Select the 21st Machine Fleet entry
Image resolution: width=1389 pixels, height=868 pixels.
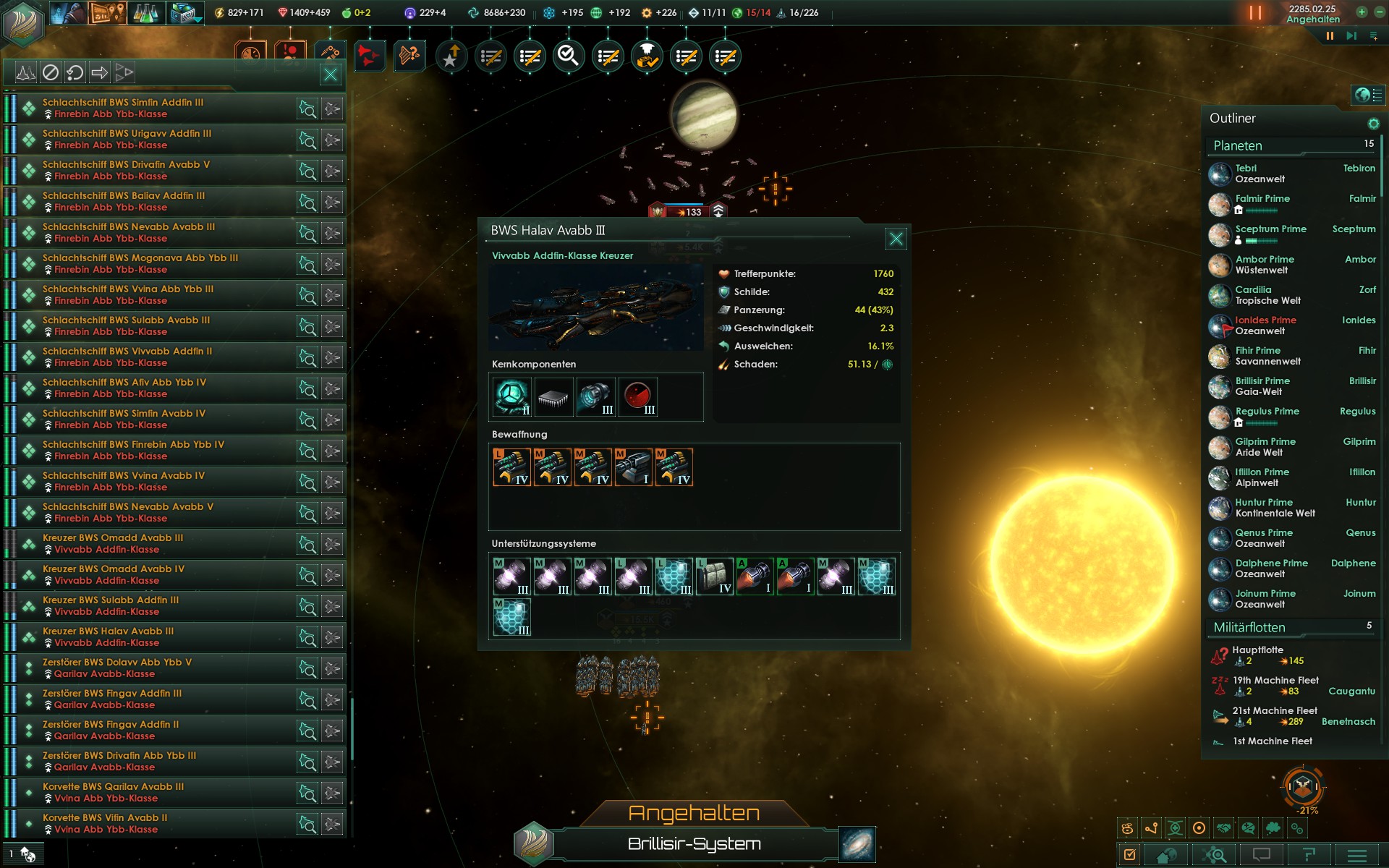[1275, 716]
